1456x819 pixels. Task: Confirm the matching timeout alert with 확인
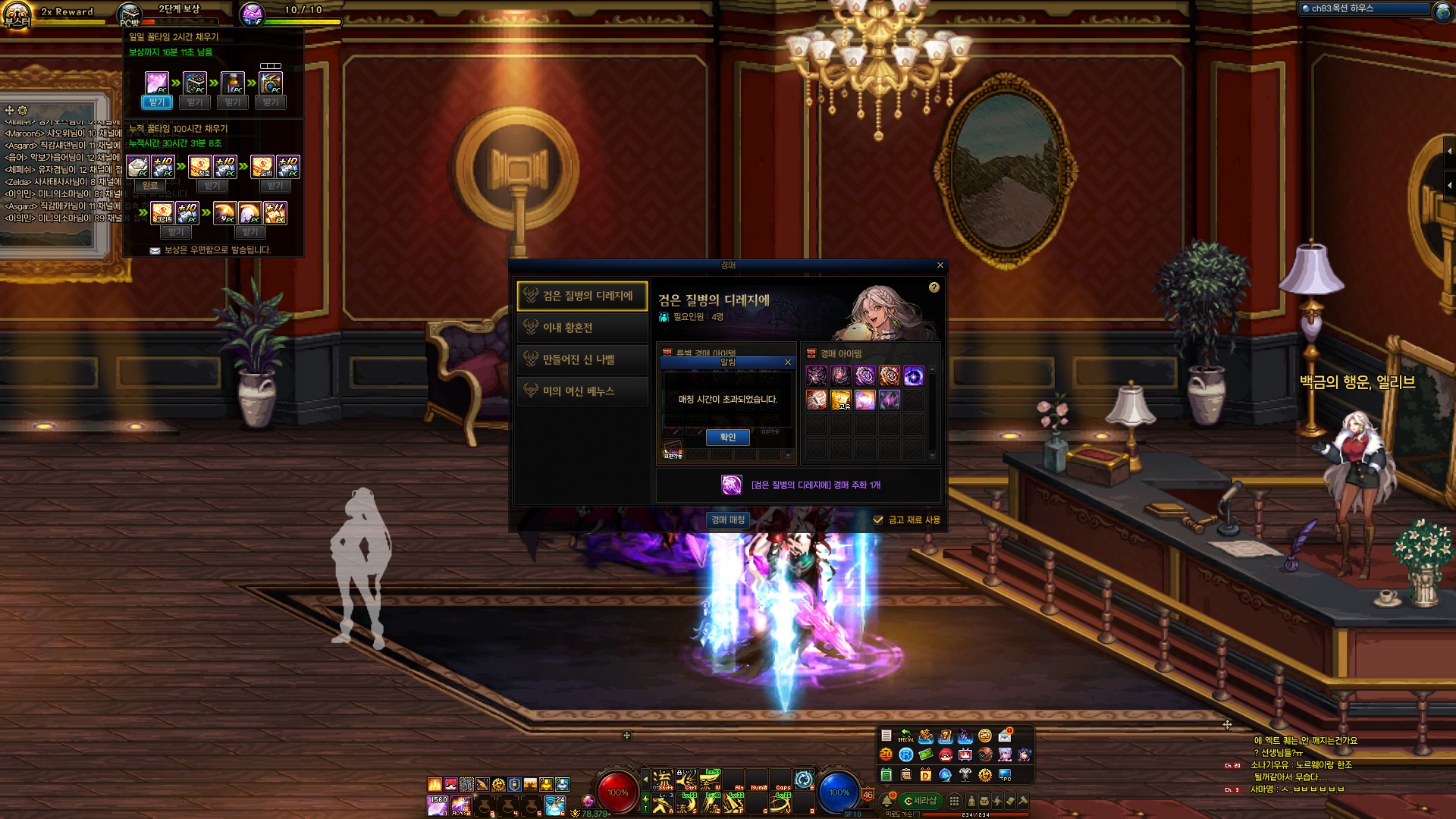click(727, 437)
